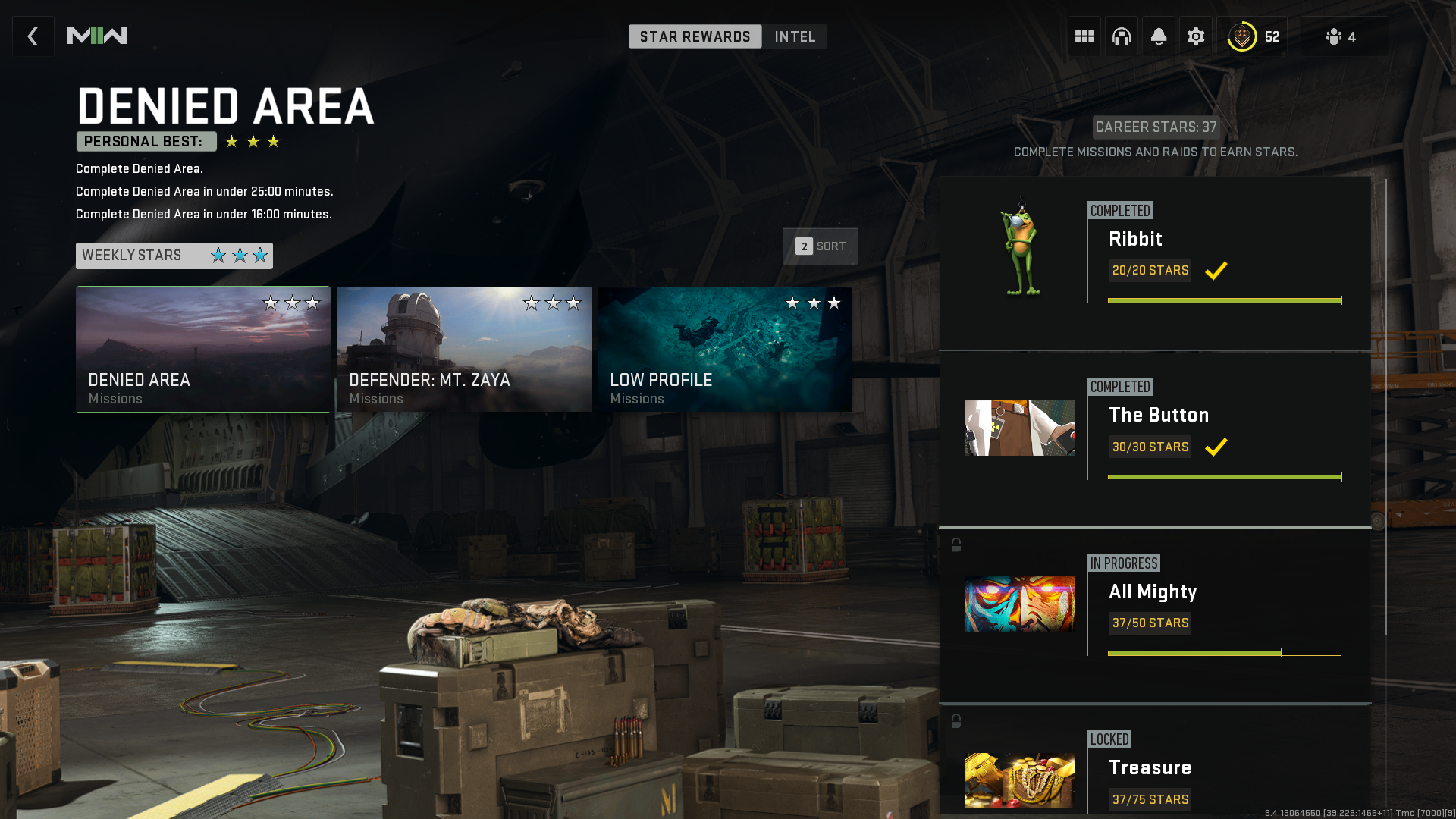Select the STAR REWARDS tab
1456x819 pixels.
click(x=695, y=36)
